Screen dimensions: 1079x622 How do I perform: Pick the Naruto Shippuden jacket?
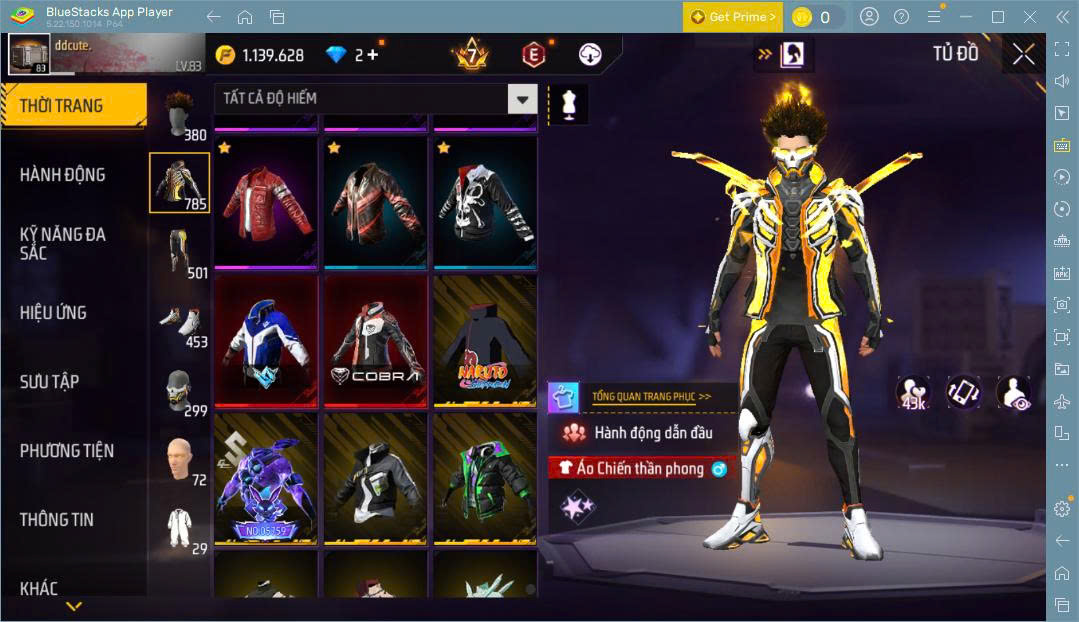485,342
